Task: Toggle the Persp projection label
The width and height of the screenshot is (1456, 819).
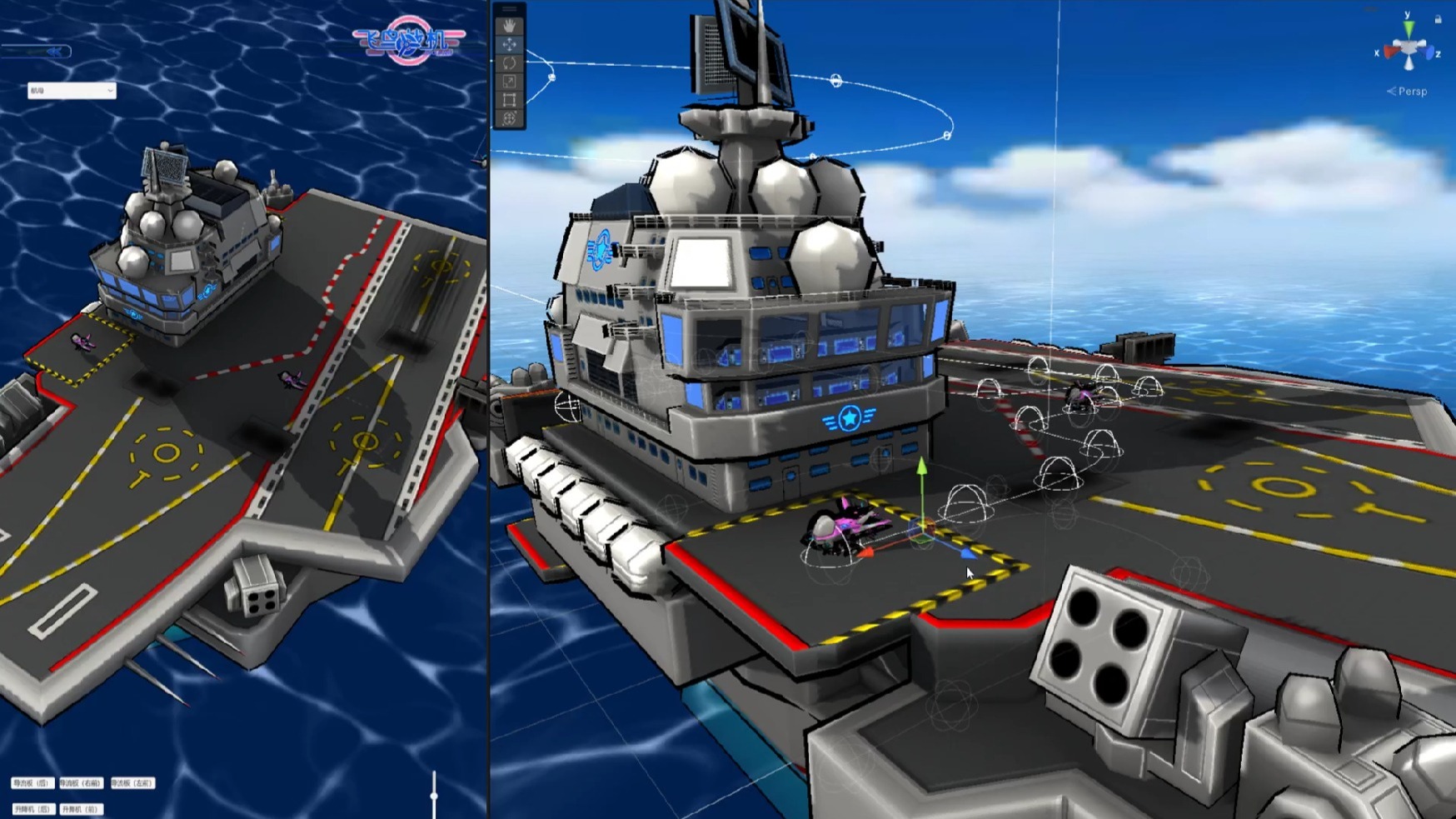Action: (1411, 92)
